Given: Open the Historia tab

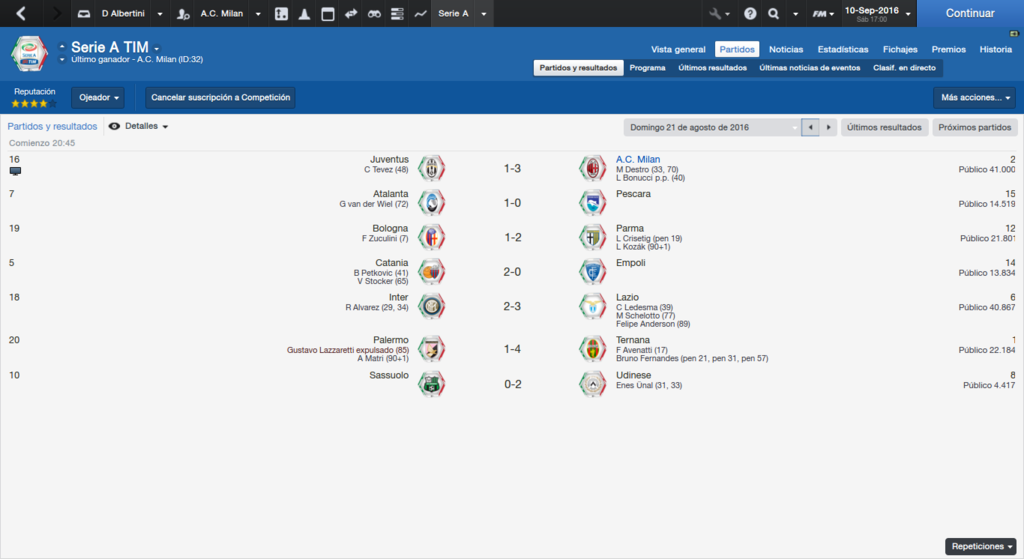Looking at the screenshot, I should point(995,49).
